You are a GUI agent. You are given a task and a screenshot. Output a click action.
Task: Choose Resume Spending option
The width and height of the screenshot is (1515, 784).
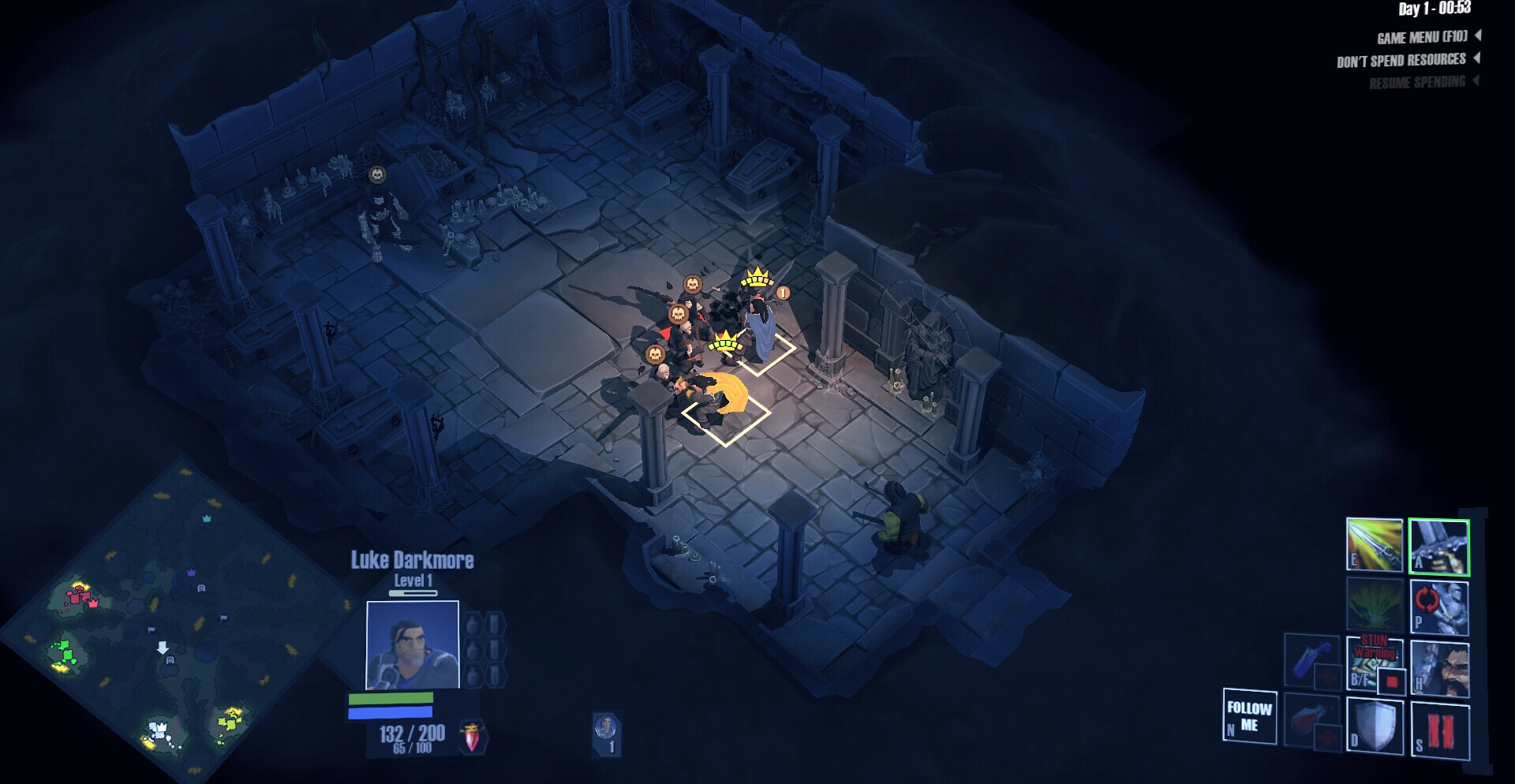pyautogui.click(x=1417, y=82)
